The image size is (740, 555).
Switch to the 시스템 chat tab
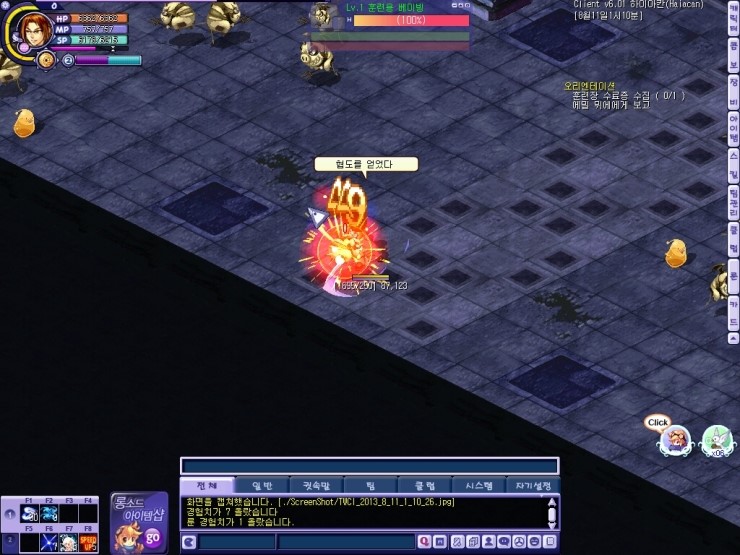pos(479,485)
